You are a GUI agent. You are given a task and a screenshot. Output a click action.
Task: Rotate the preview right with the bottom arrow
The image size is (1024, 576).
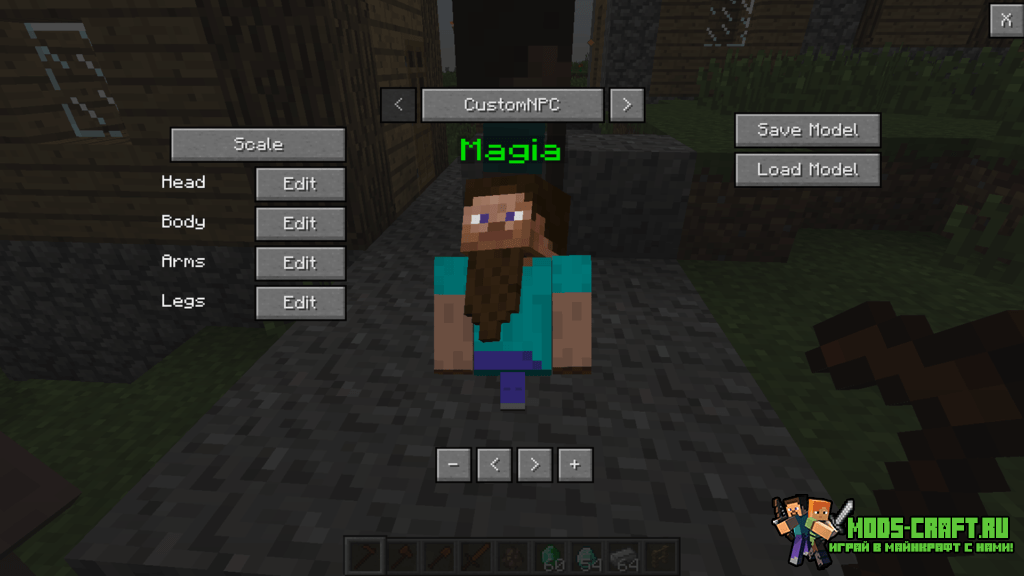(x=535, y=465)
